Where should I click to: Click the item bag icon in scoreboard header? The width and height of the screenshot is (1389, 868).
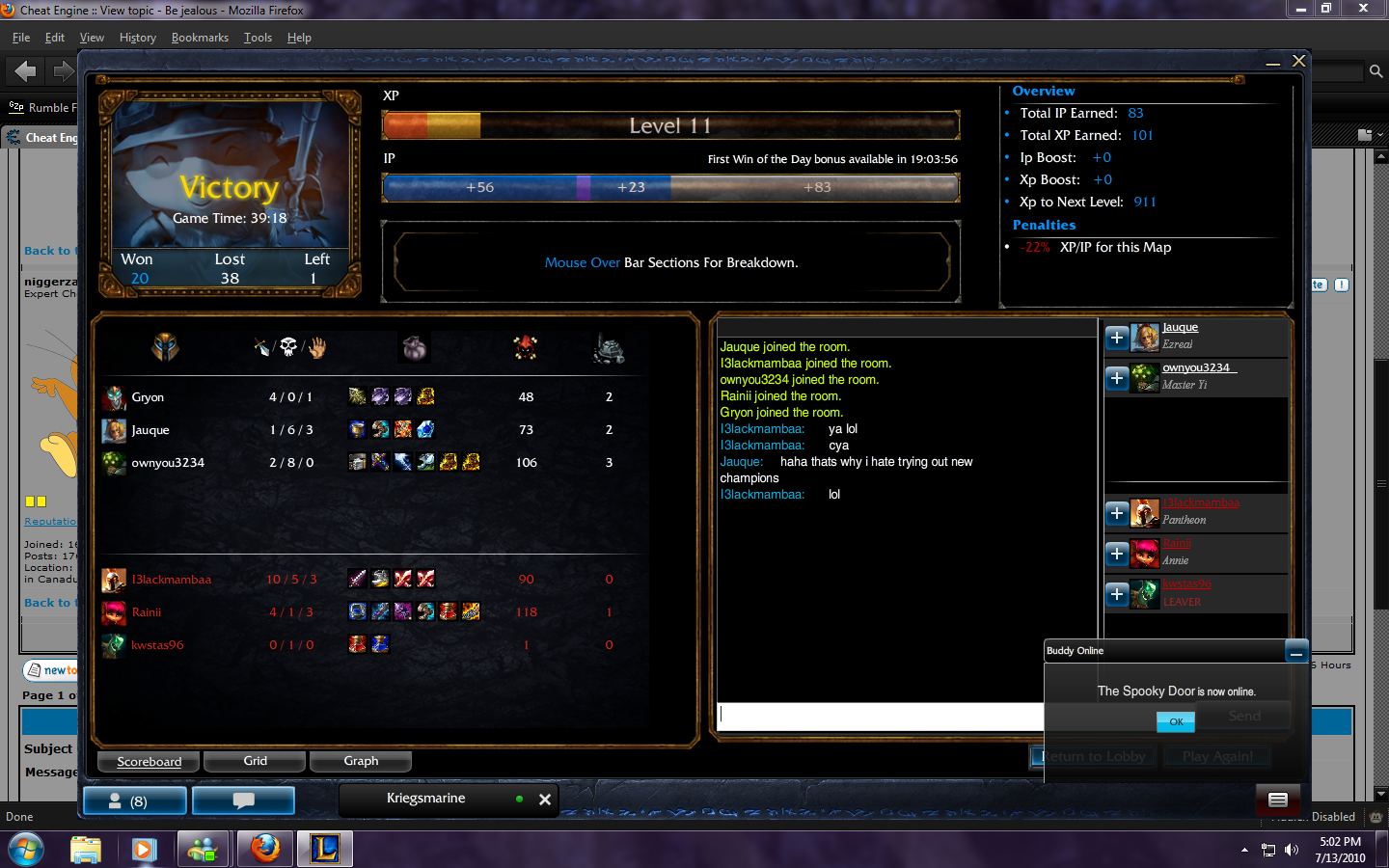click(x=414, y=347)
